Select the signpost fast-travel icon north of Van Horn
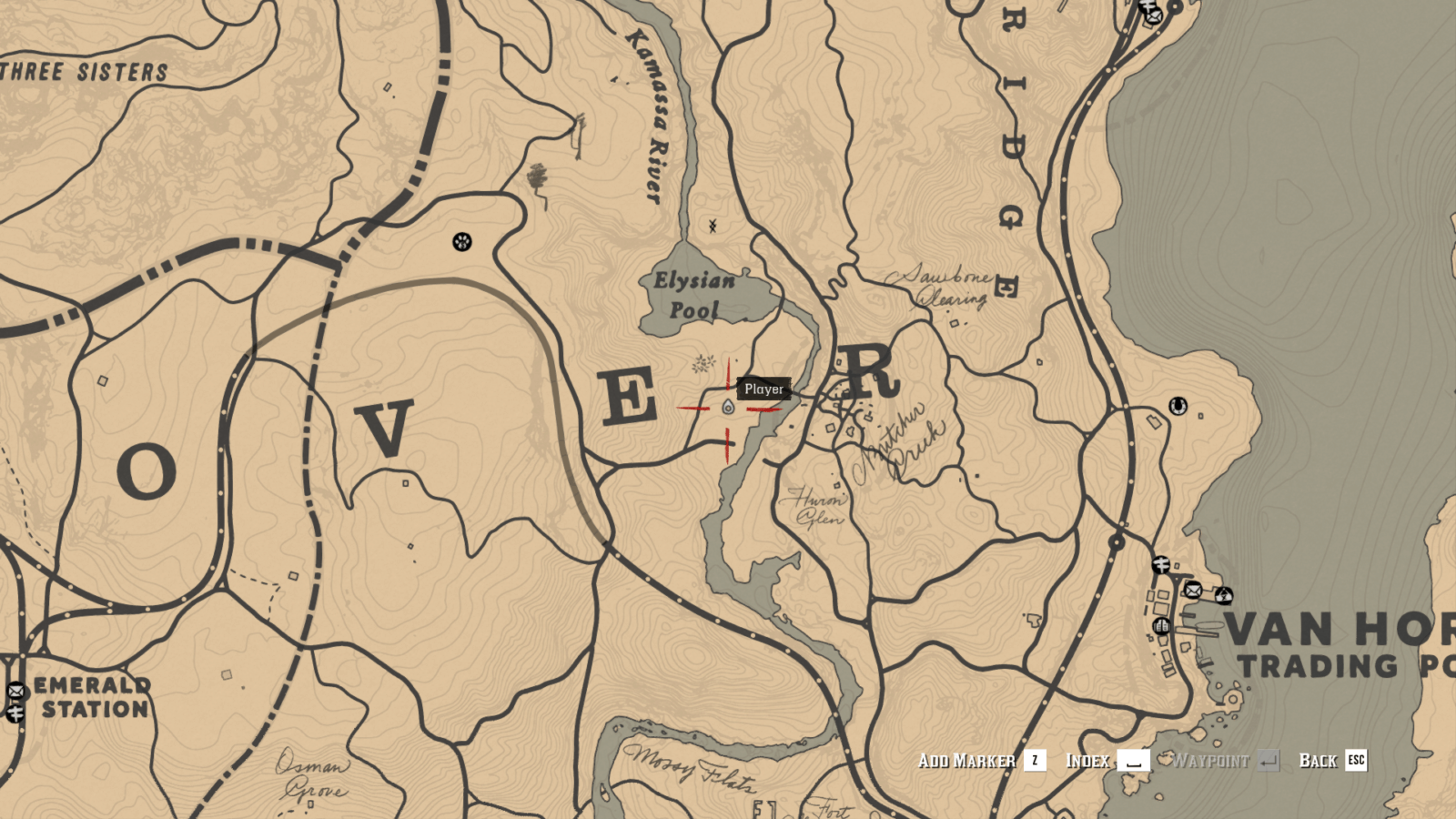 coord(1161,563)
